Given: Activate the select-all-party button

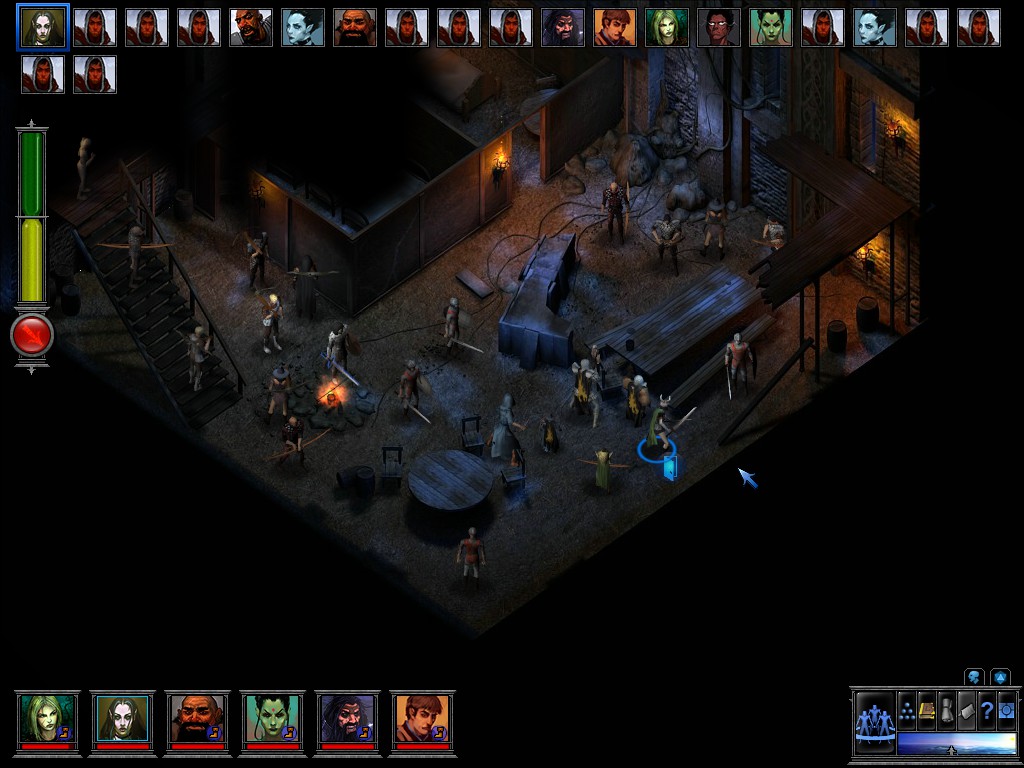Looking at the screenshot, I should coord(874,720).
